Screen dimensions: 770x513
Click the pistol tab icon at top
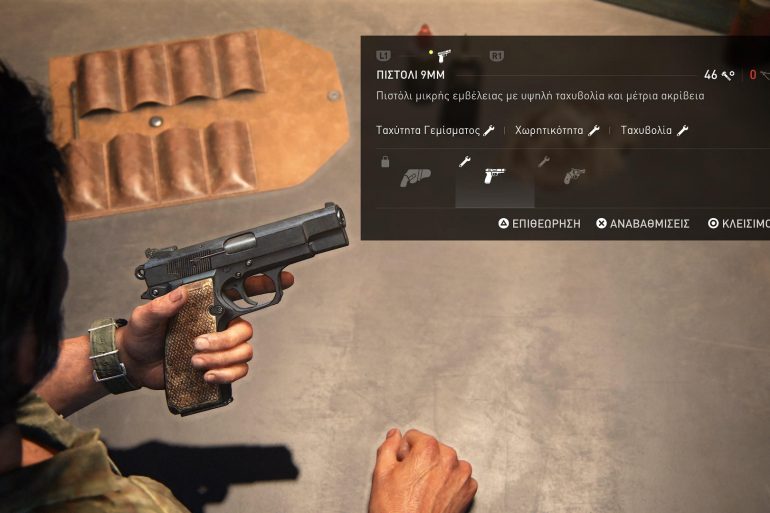coord(443,56)
